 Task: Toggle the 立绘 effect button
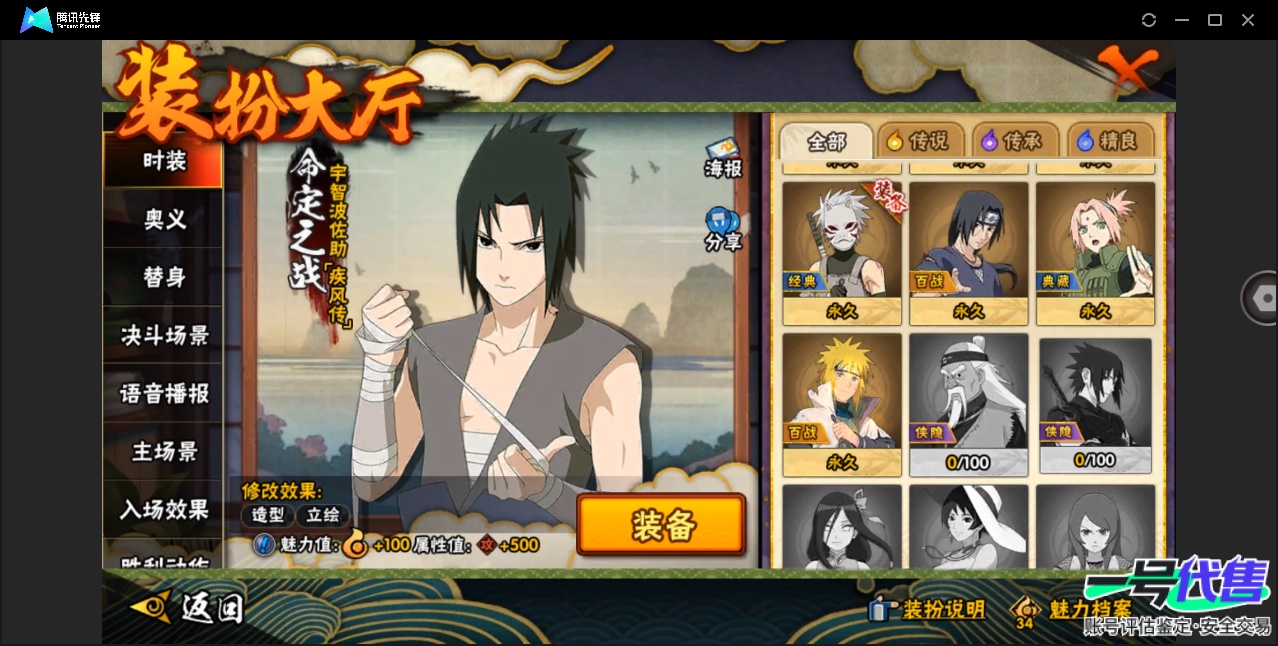click(x=323, y=515)
